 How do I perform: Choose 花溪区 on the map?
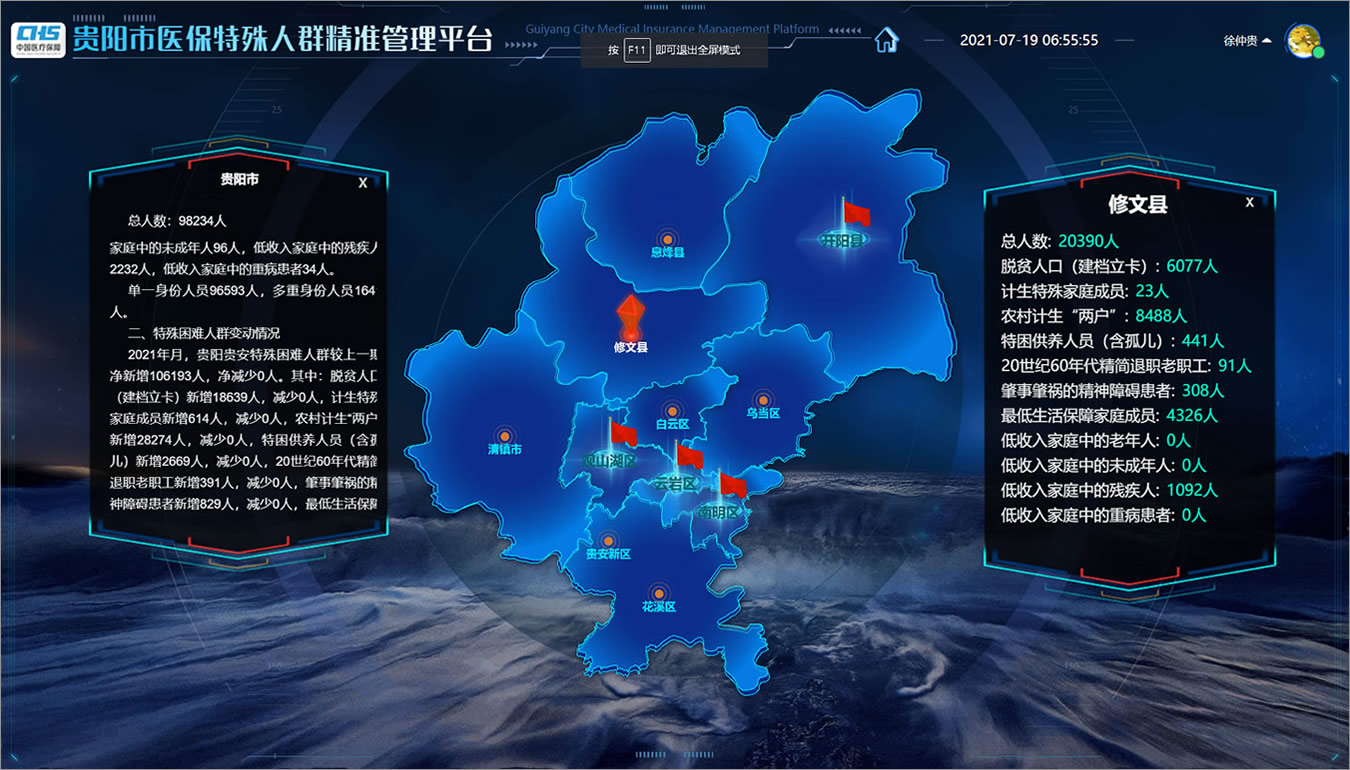click(x=659, y=594)
